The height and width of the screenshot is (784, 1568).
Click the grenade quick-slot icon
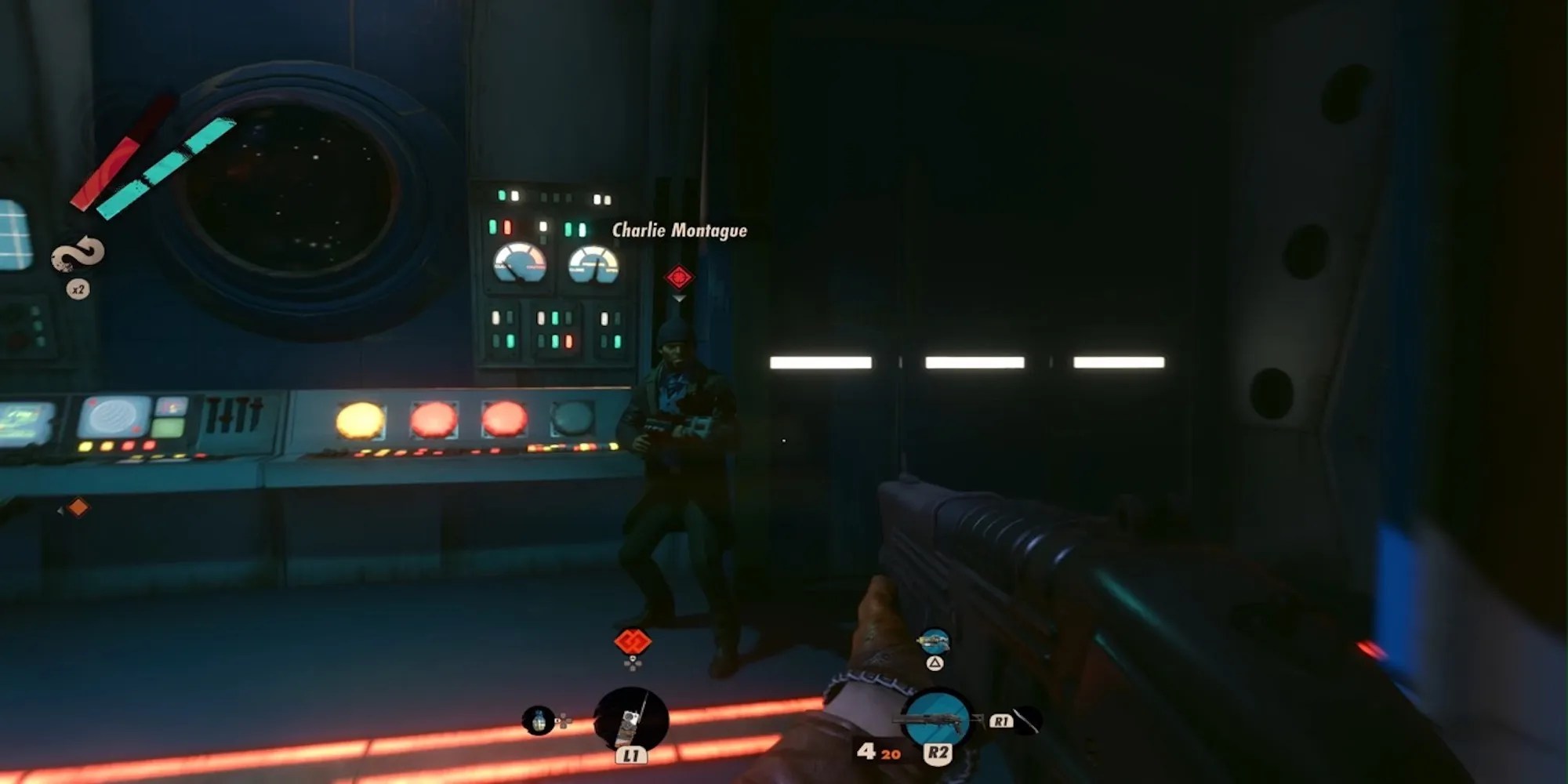(539, 721)
